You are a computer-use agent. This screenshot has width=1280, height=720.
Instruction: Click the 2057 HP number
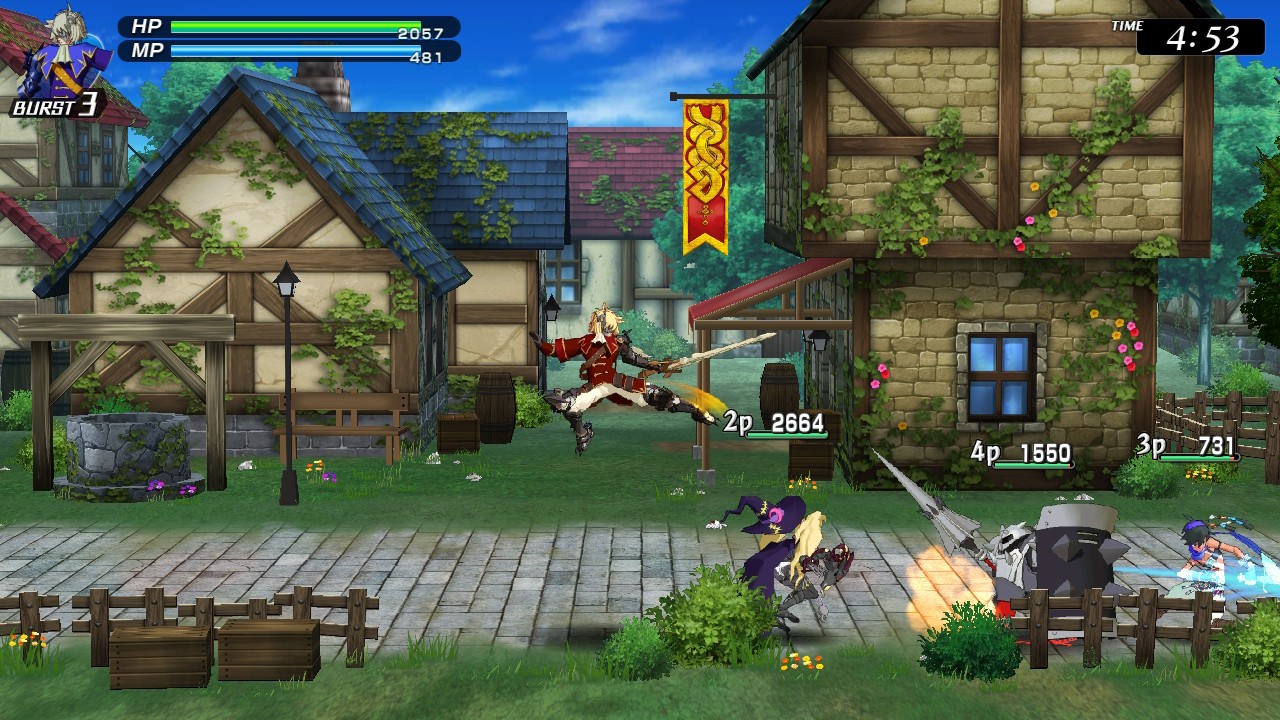click(x=421, y=33)
